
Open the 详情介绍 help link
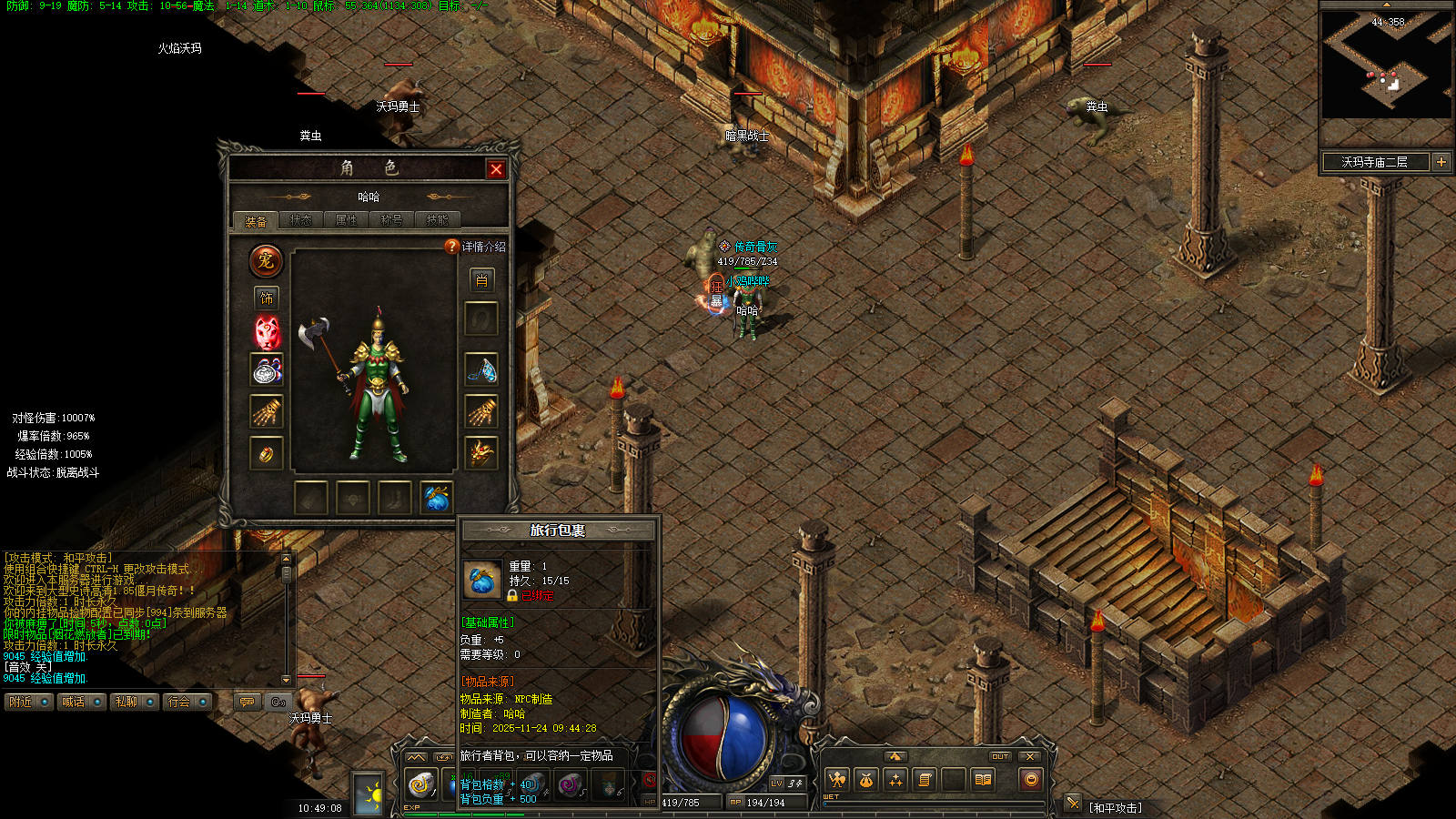[476, 247]
